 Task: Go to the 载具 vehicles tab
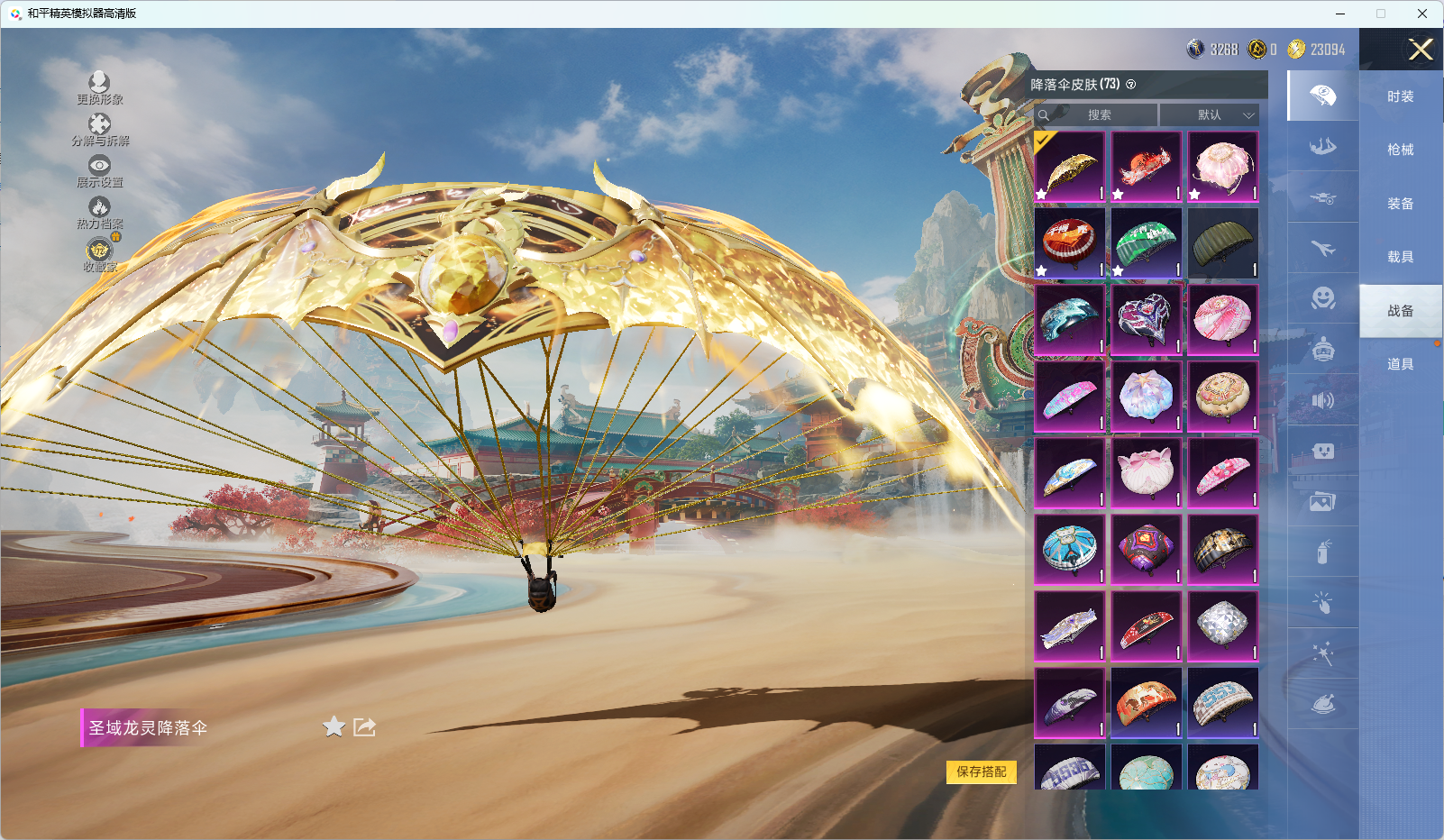coord(1400,257)
